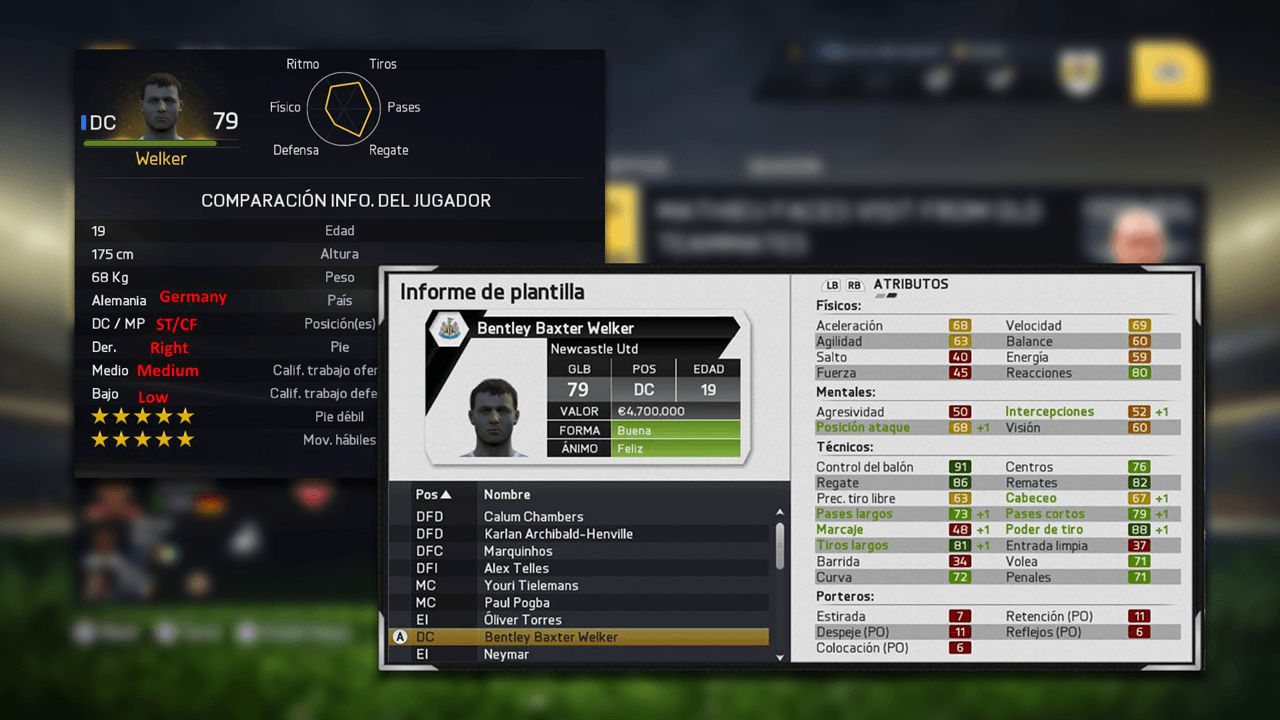Screen dimensions: 1280x720
Task: Select Neymar in the squad list
Action: 506,654
